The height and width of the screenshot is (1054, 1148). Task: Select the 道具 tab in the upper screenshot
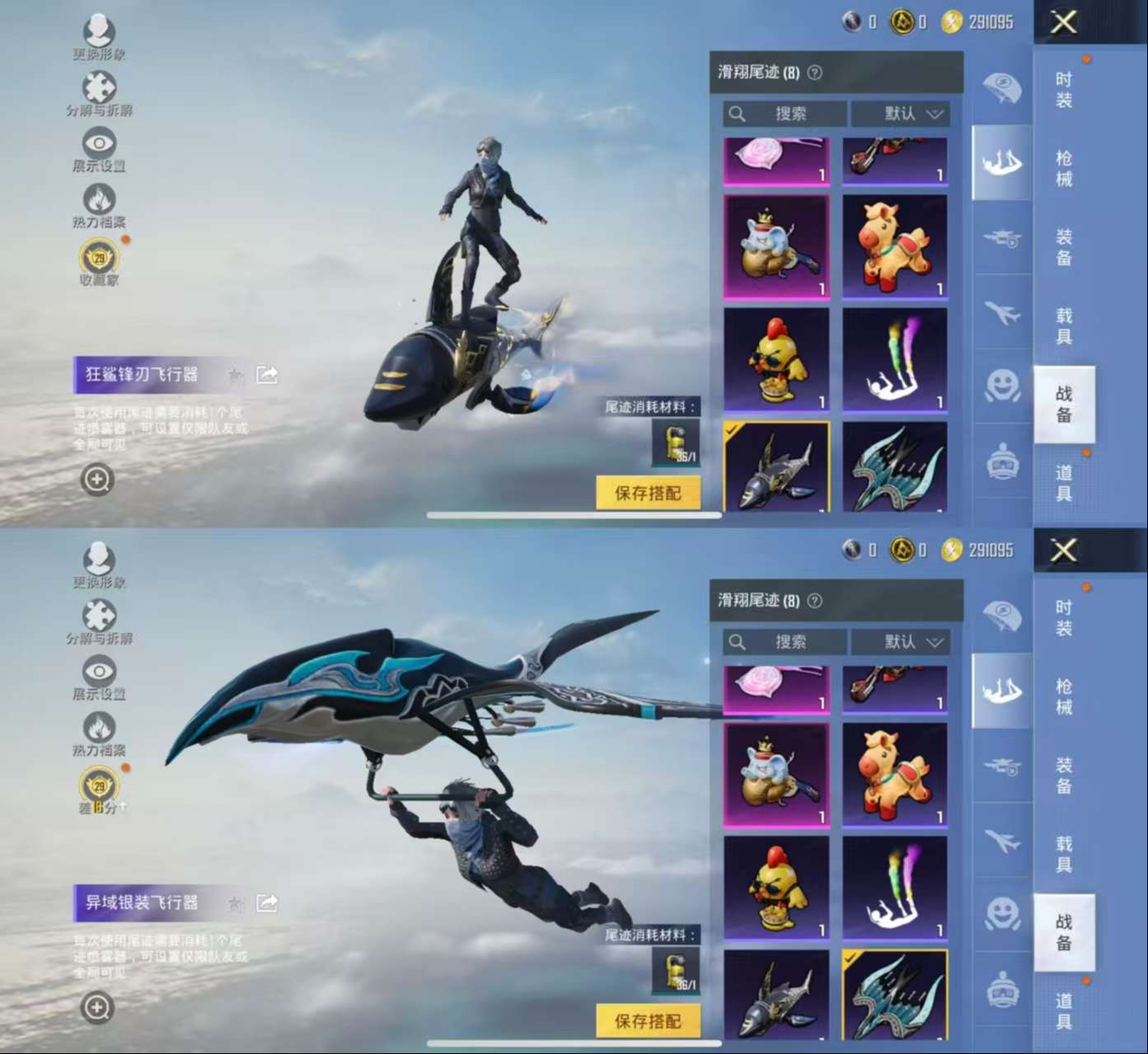(1064, 483)
